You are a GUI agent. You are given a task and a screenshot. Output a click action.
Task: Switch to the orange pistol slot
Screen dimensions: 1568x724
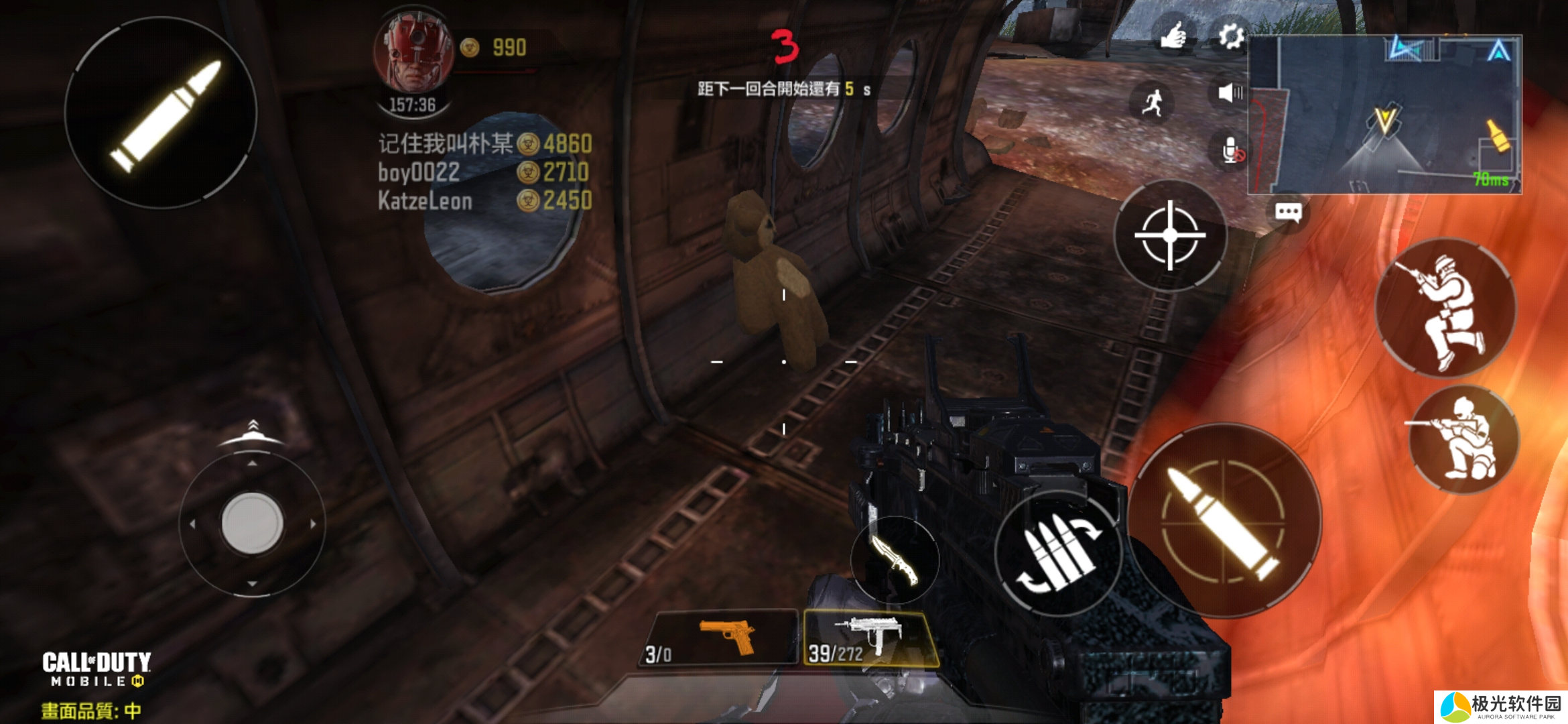pos(722,637)
